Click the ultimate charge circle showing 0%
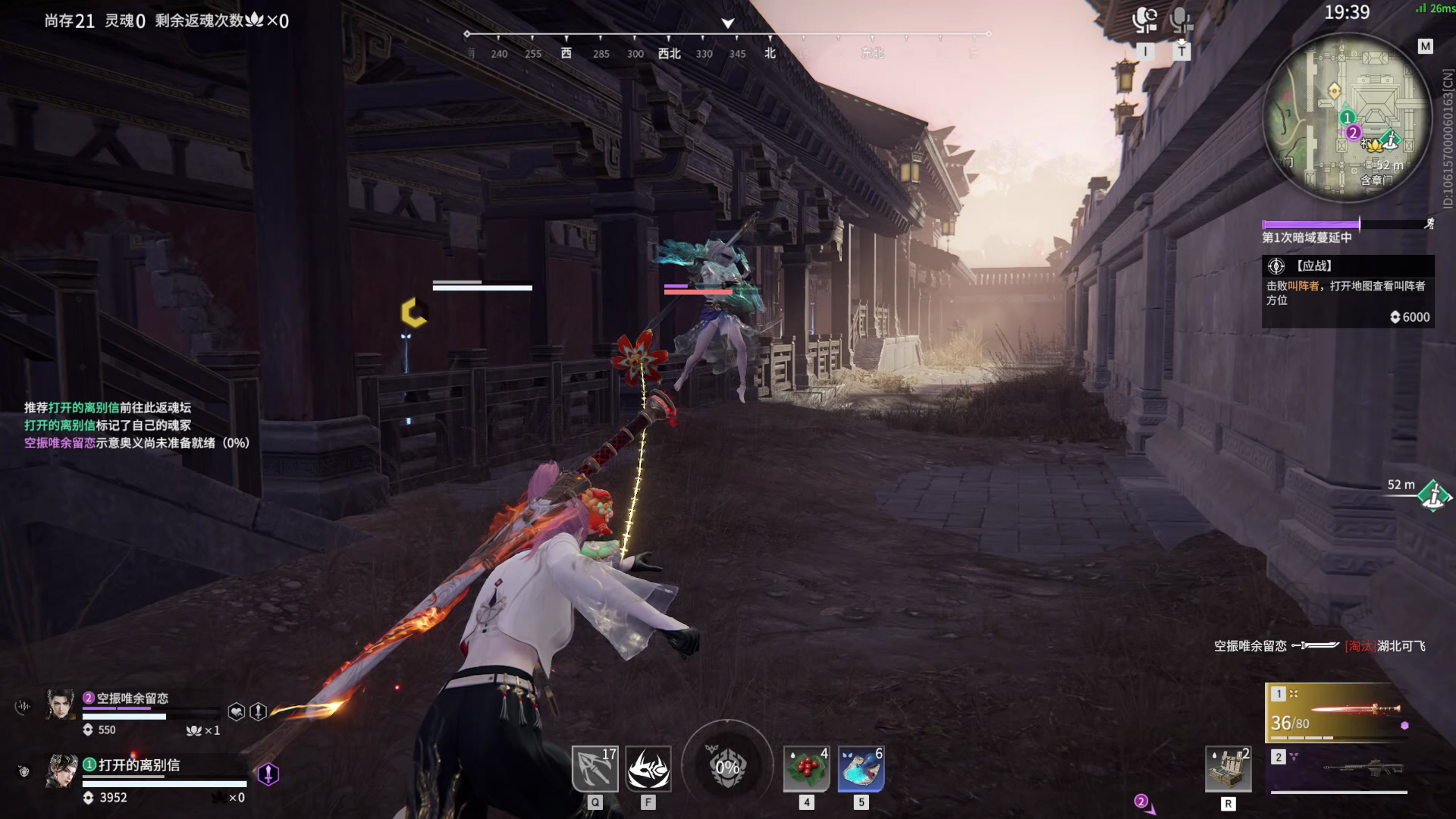The height and width of the screenshot is (819, 1456). [x=727, y=767]
